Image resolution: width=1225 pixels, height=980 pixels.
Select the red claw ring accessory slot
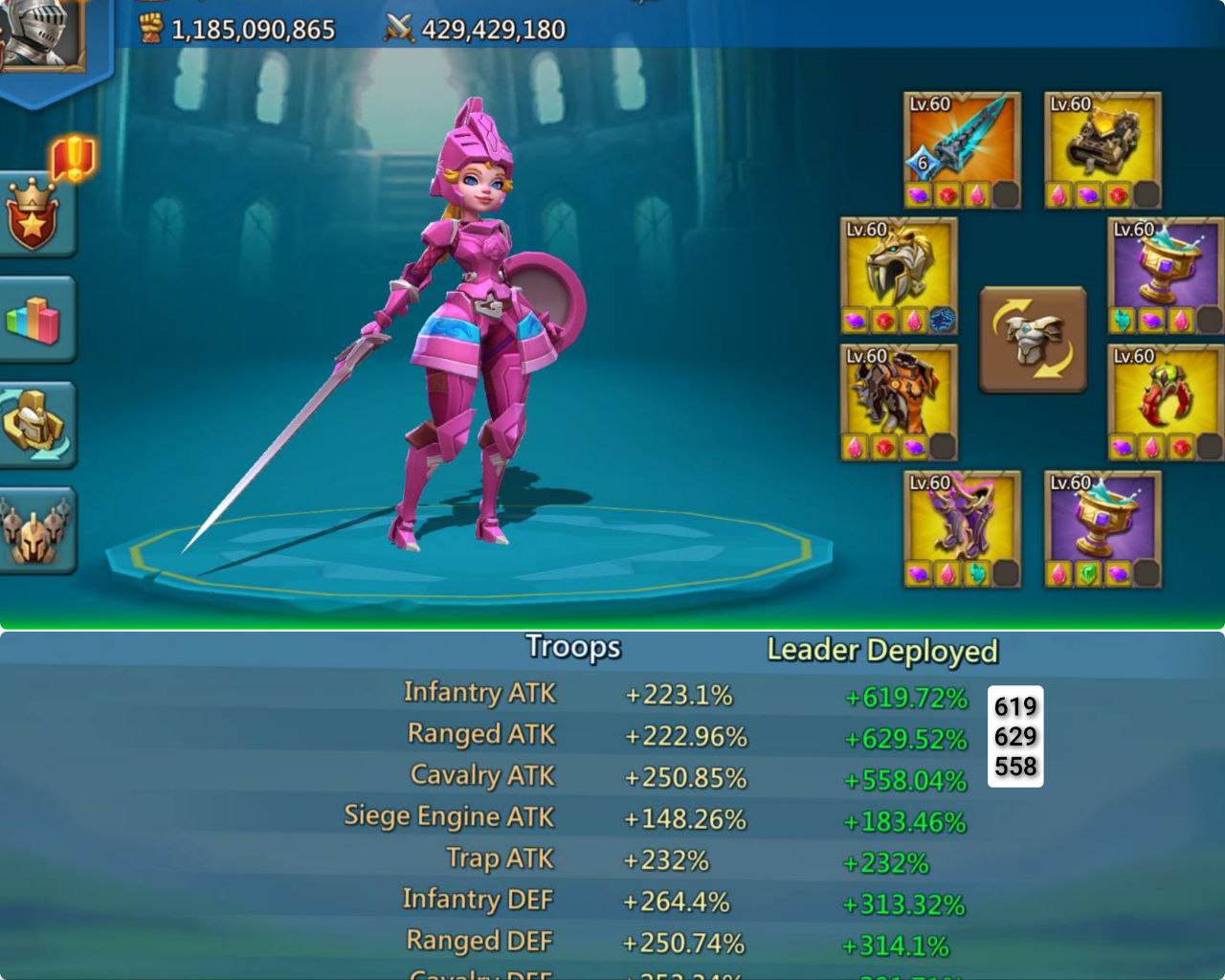click(x=1165, y=392)
